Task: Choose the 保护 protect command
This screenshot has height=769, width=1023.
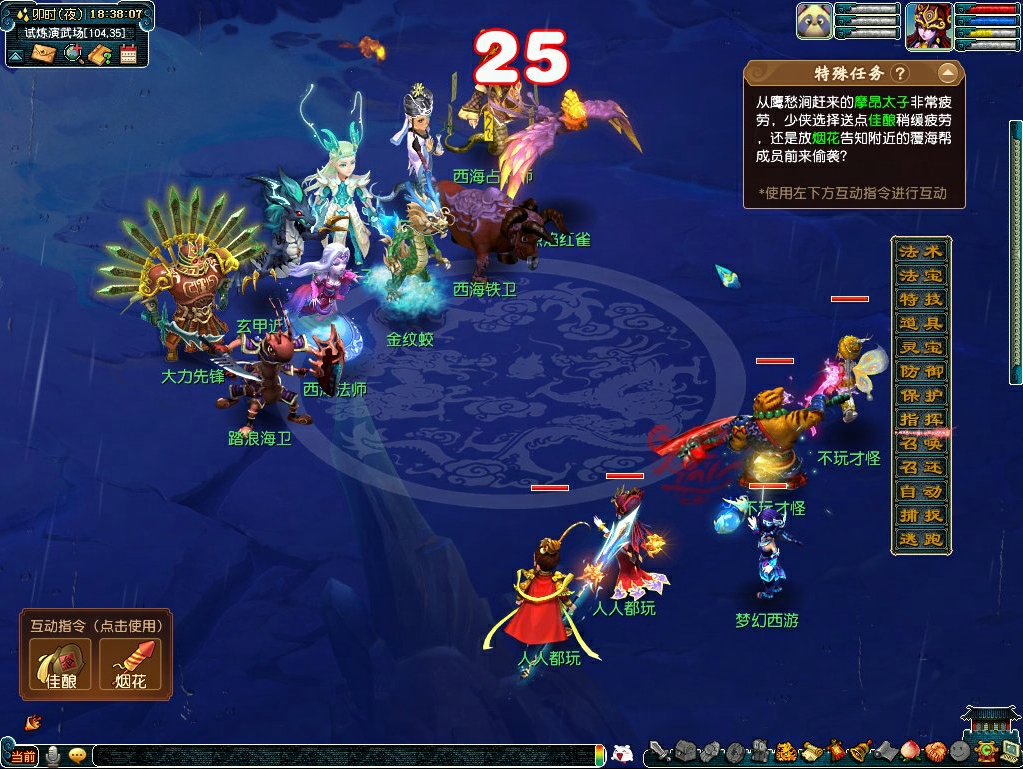Action: (x=920, y=395)
